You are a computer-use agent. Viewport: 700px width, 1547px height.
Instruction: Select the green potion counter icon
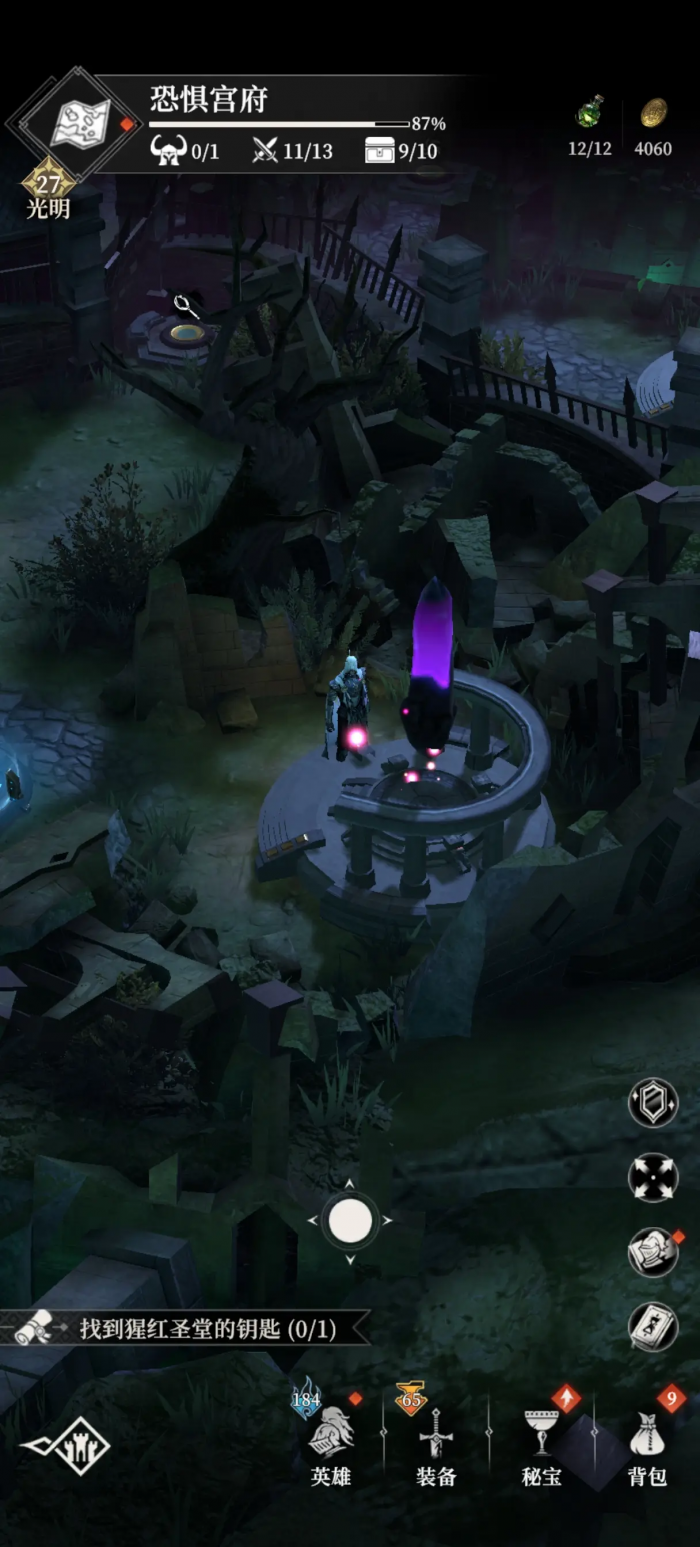[x=589, y=112]
